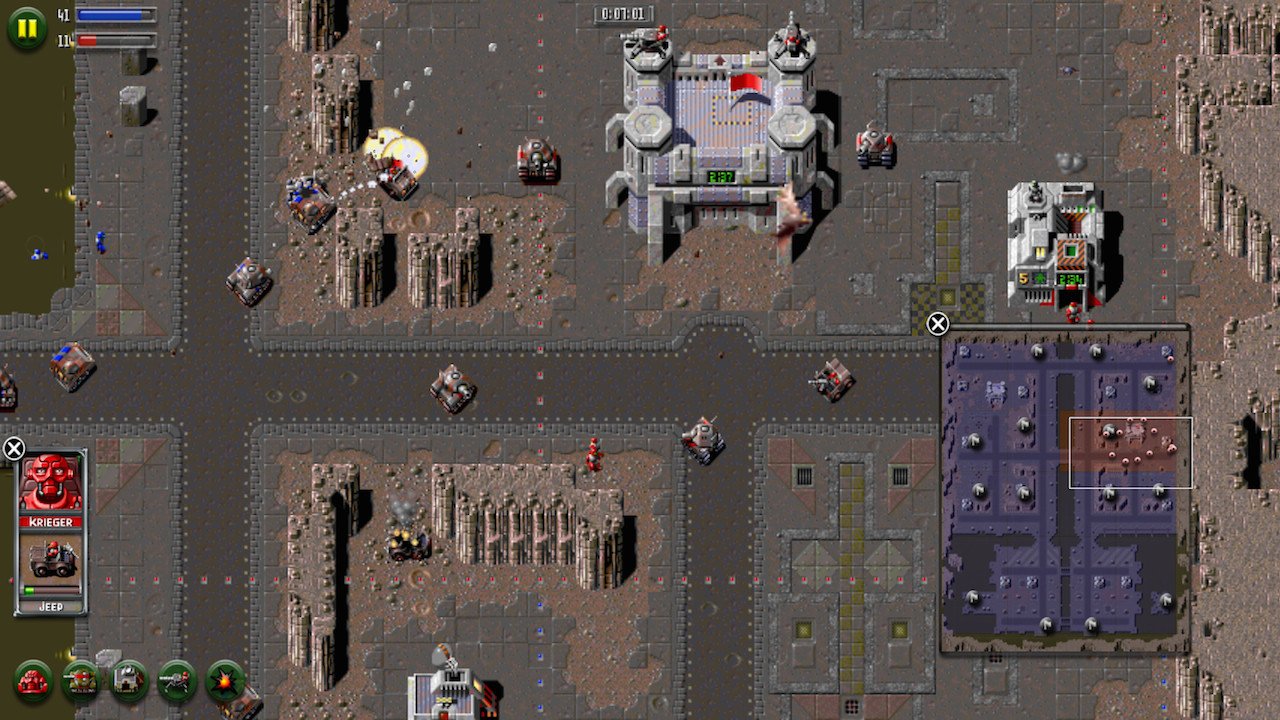
Task: Click the flag on the central fort
Action: pyautogui.click(x=747, y=82)
